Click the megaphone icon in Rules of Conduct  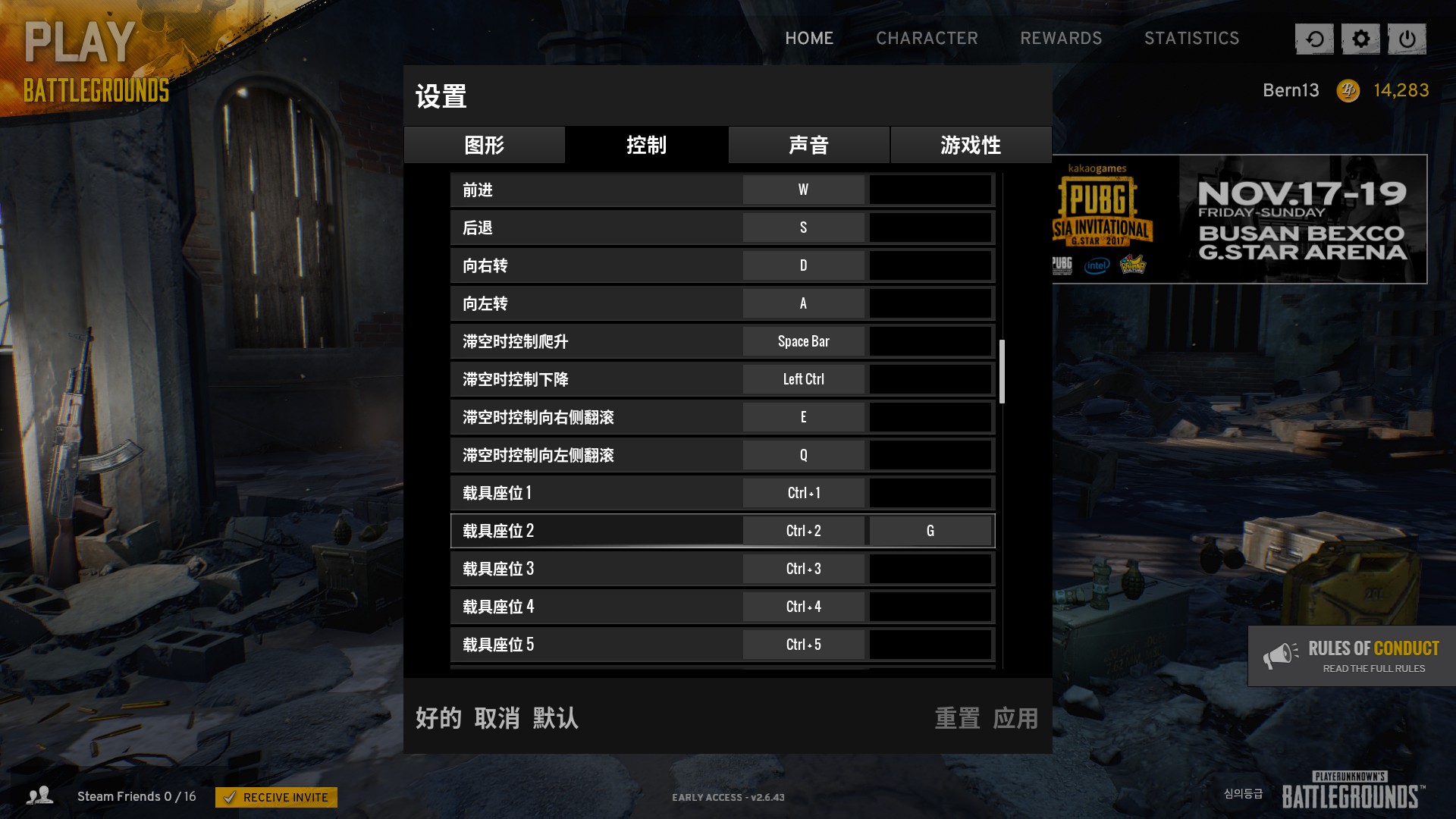[x=1281, y=655]
